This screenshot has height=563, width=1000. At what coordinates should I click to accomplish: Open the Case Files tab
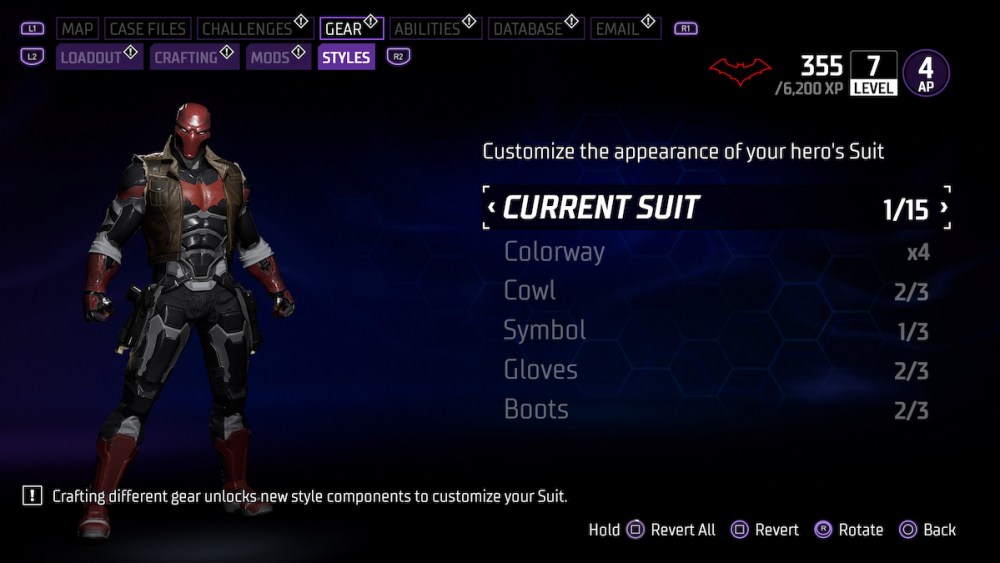coord(147,29)
